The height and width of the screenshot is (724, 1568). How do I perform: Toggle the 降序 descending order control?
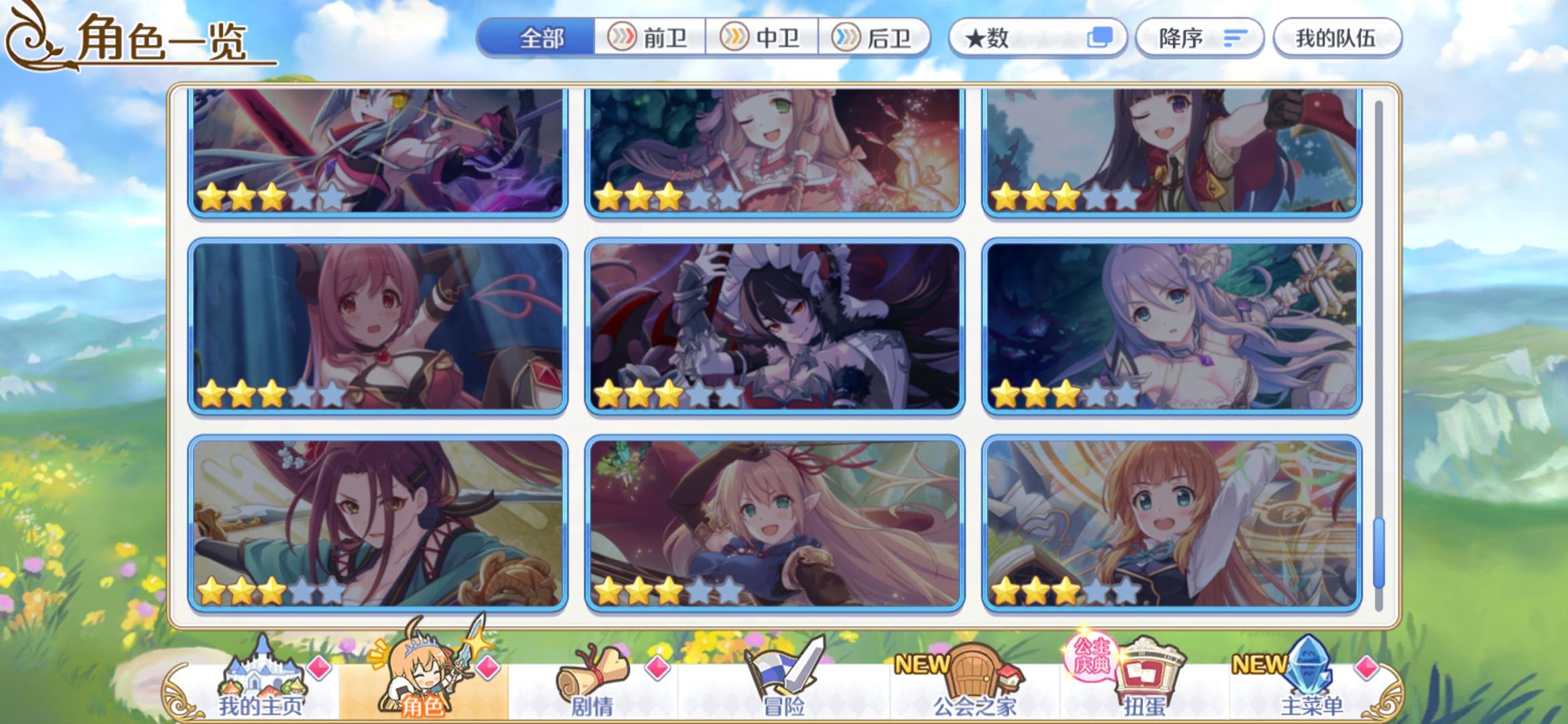coord(1199,38)
